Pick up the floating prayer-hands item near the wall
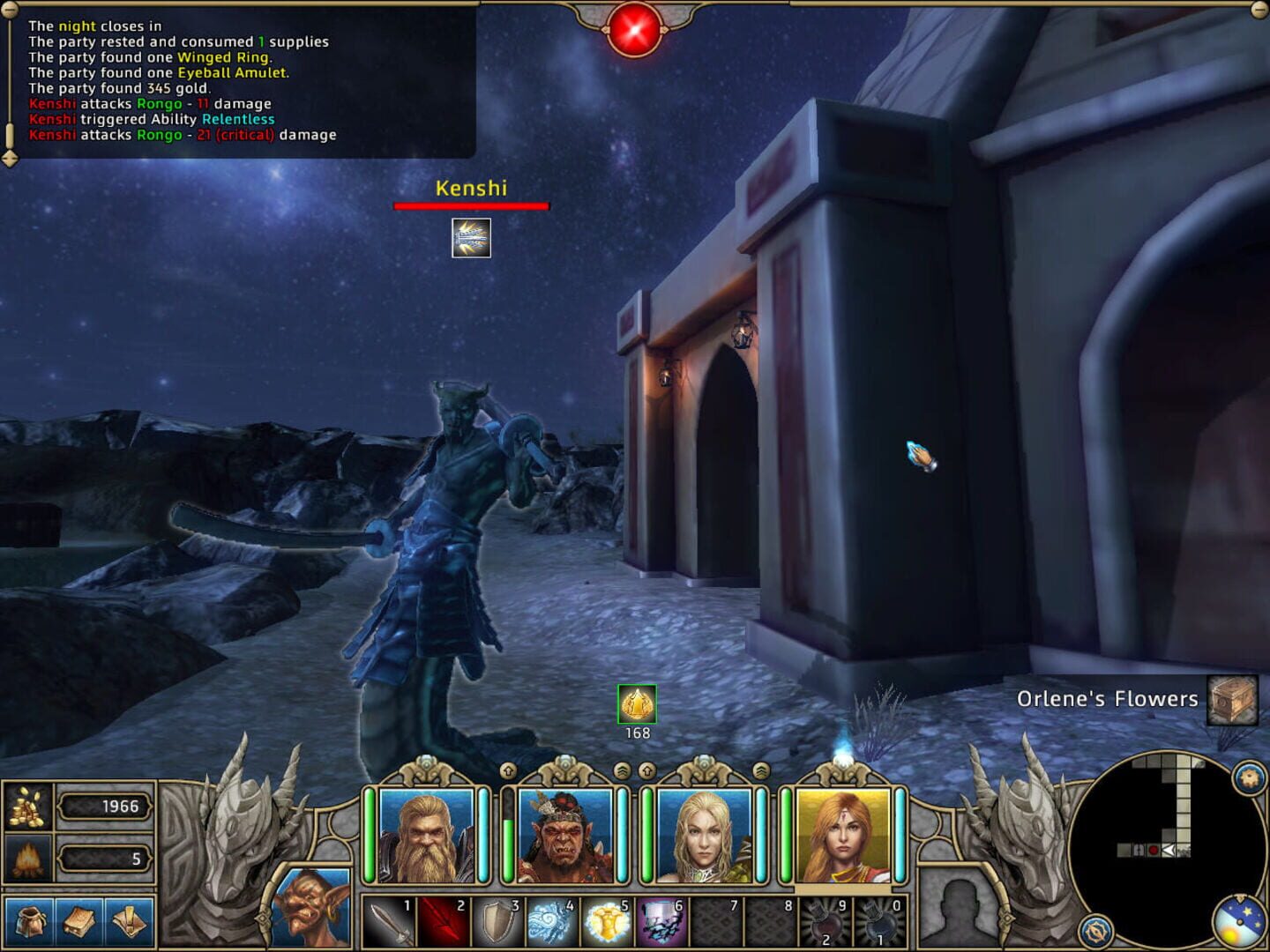This screenshot has height=952, width=1270. [x=920, y=452]
